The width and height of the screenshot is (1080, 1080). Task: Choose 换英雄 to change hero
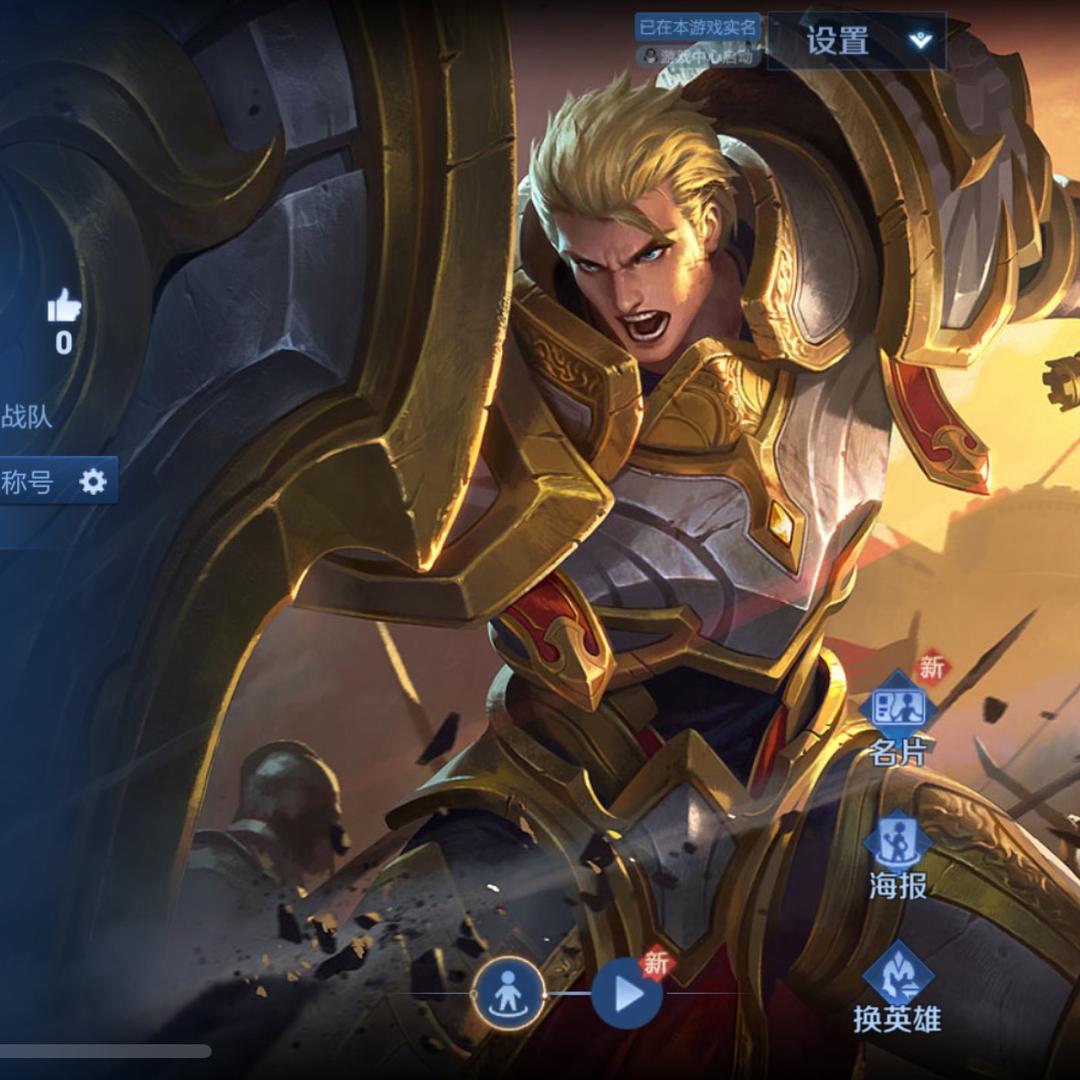pyautogui.click(x=897, y=986)
